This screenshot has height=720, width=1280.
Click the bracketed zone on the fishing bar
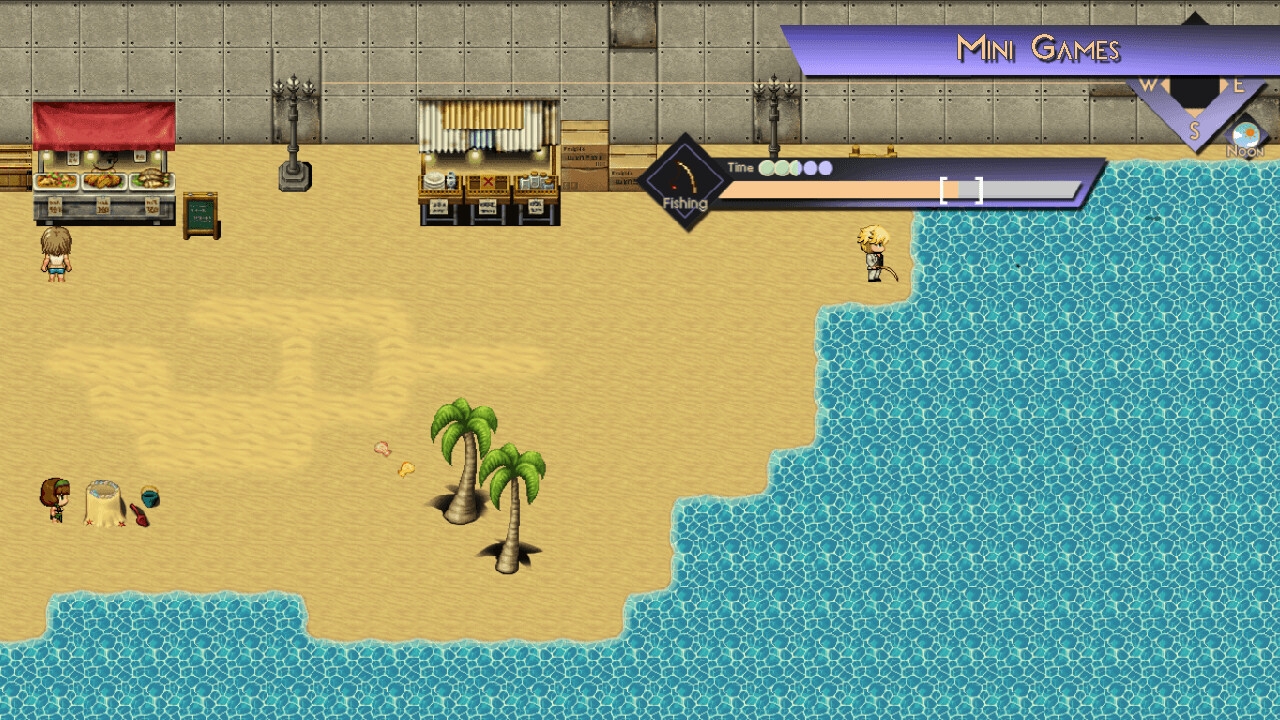click(961, 190)
